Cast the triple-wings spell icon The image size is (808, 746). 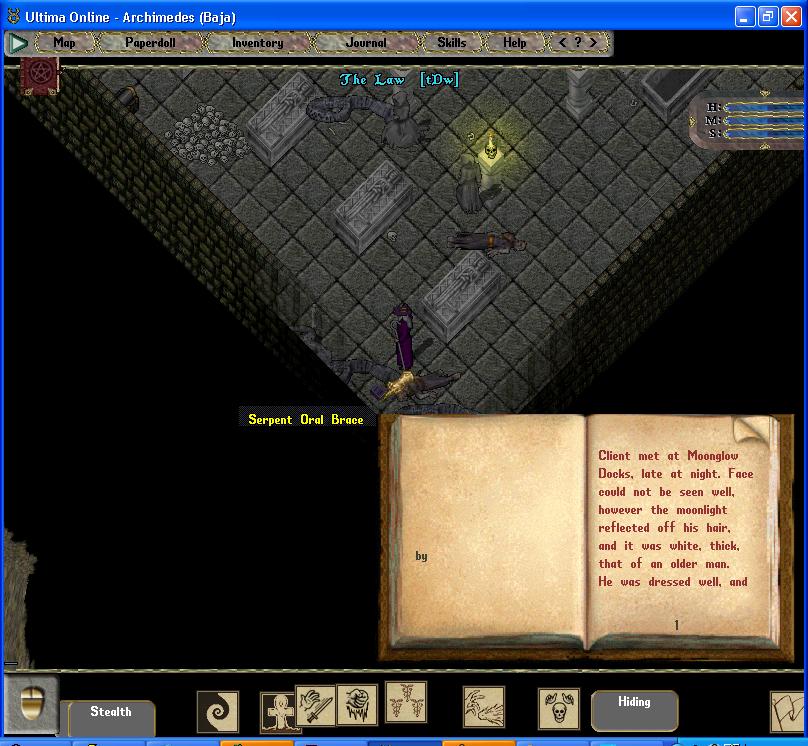[406, 701]
